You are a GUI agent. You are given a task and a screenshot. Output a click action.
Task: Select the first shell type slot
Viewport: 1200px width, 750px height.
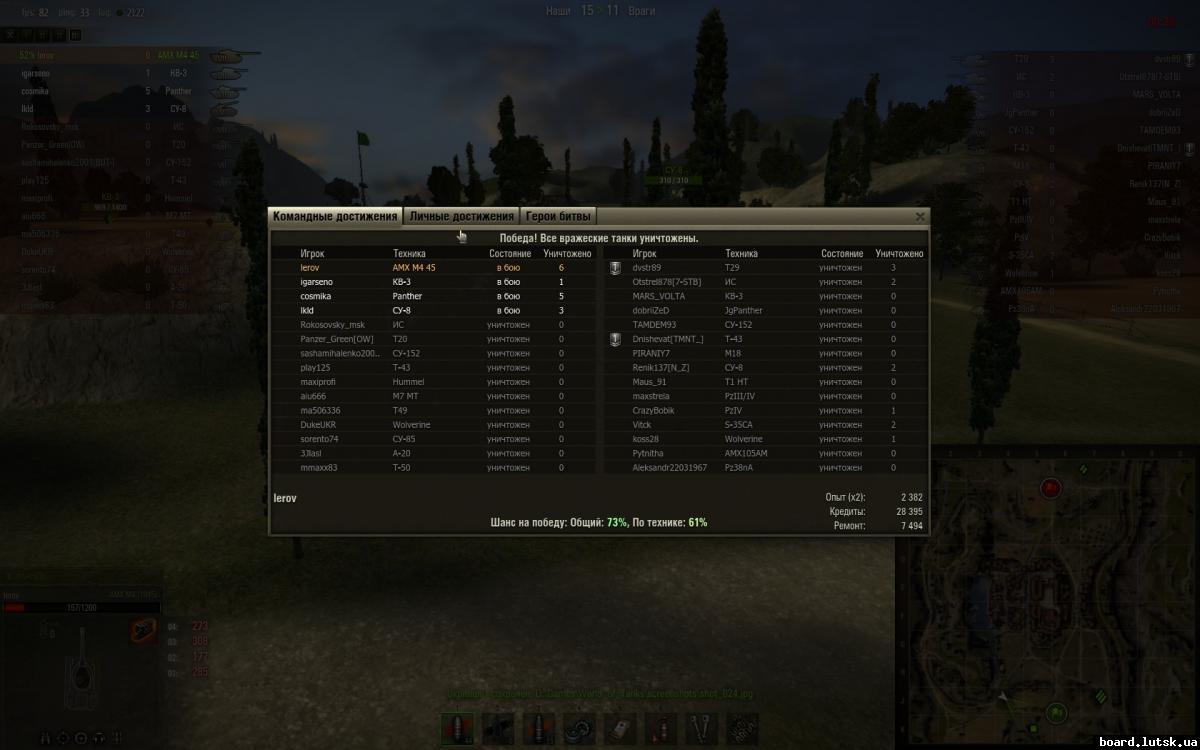(x=458, y=730)
